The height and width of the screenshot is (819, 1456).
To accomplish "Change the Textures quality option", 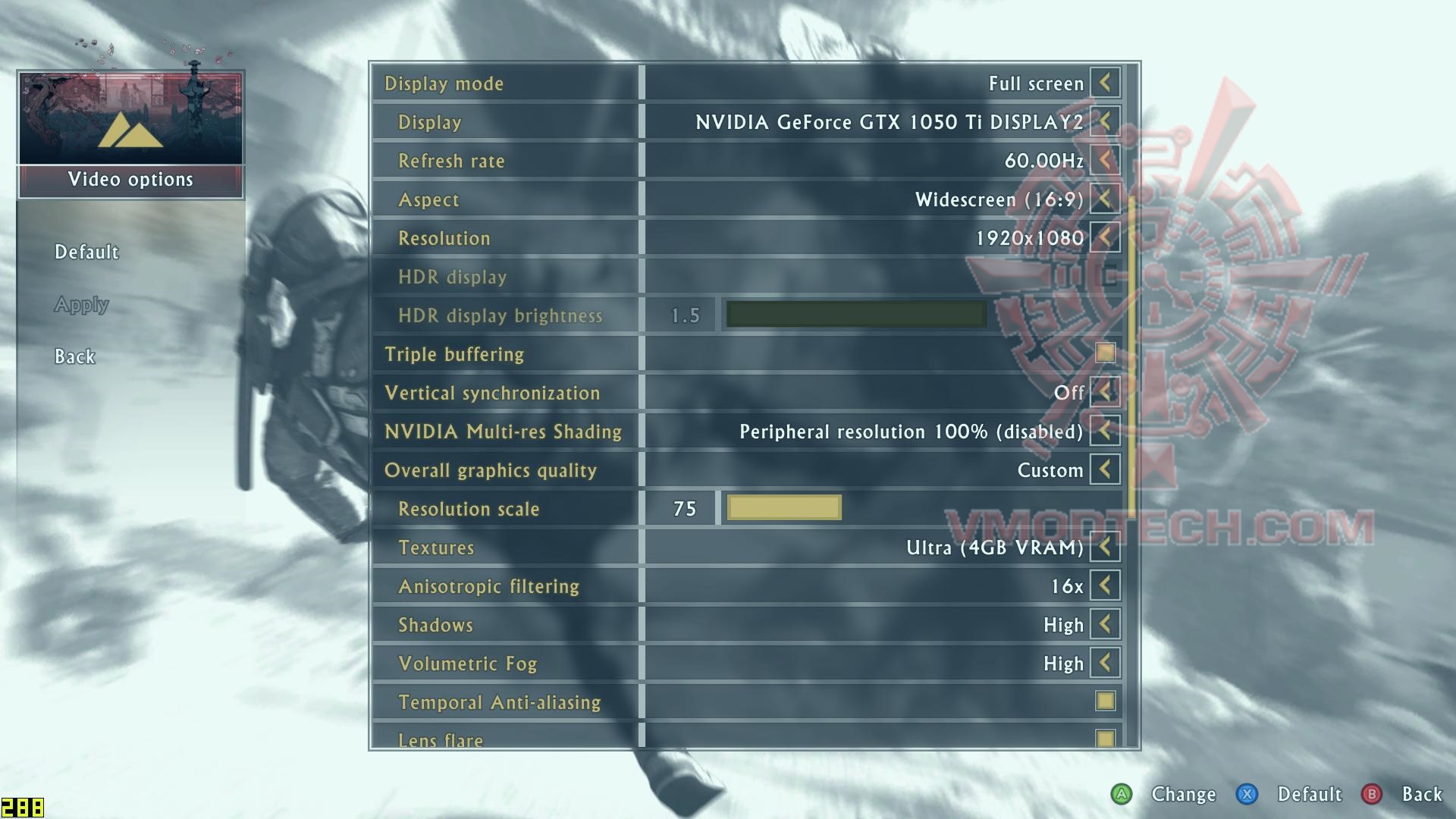I will pyautogui.click(x=1105, y=547).
